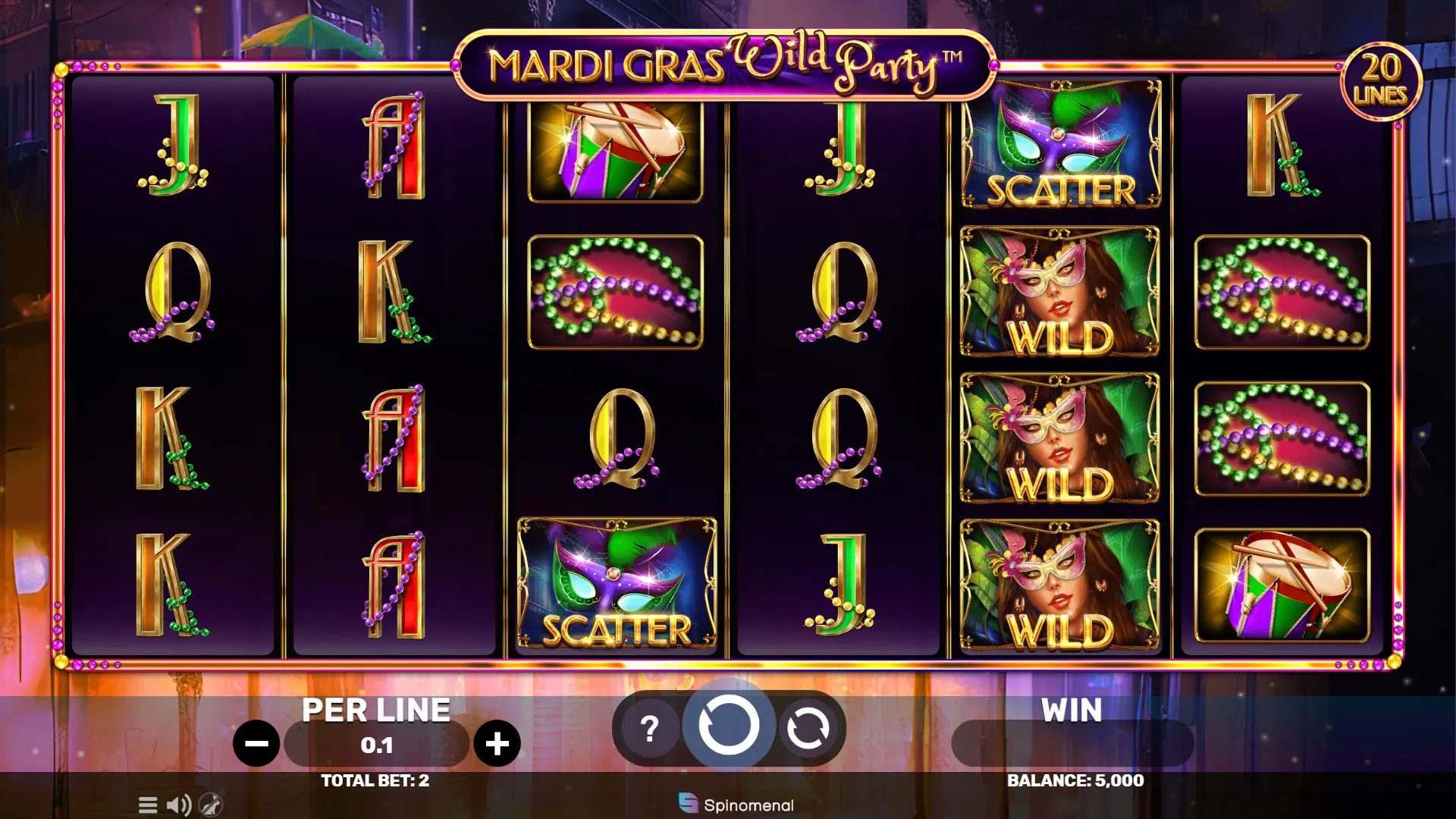Increase the per line bet with plus

pos(497,744)
